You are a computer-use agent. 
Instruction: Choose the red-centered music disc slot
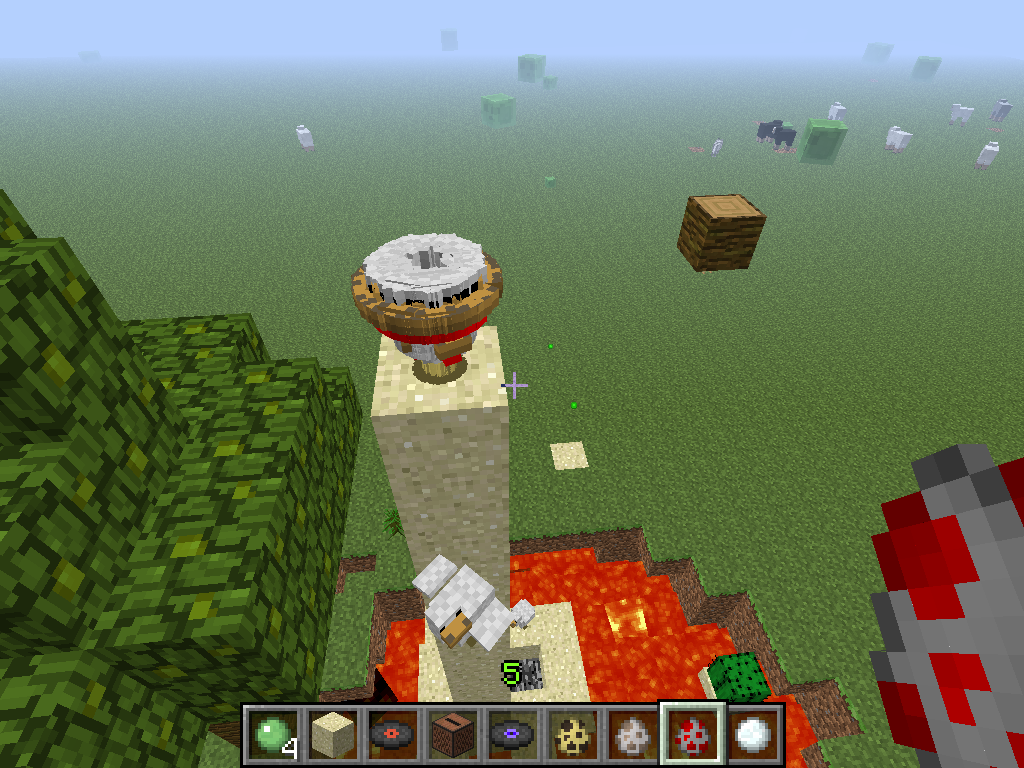(391, 735)
